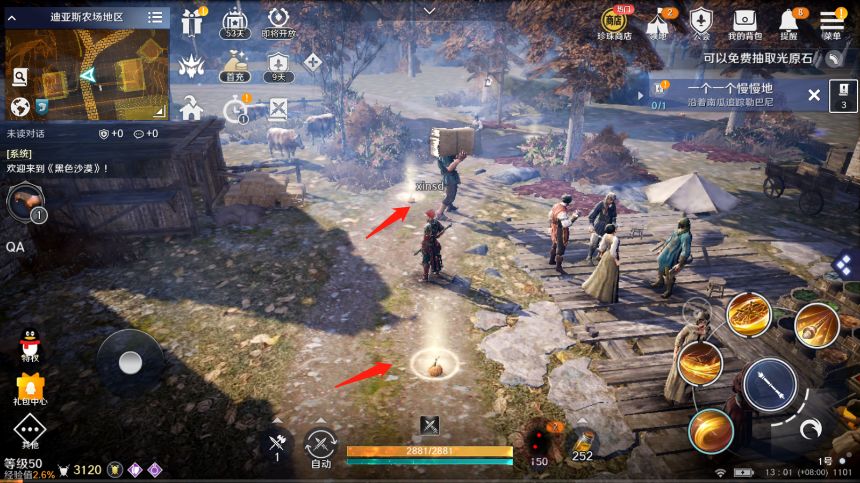
Task: Open the gift center (礼包中心)
Action: 30,387
